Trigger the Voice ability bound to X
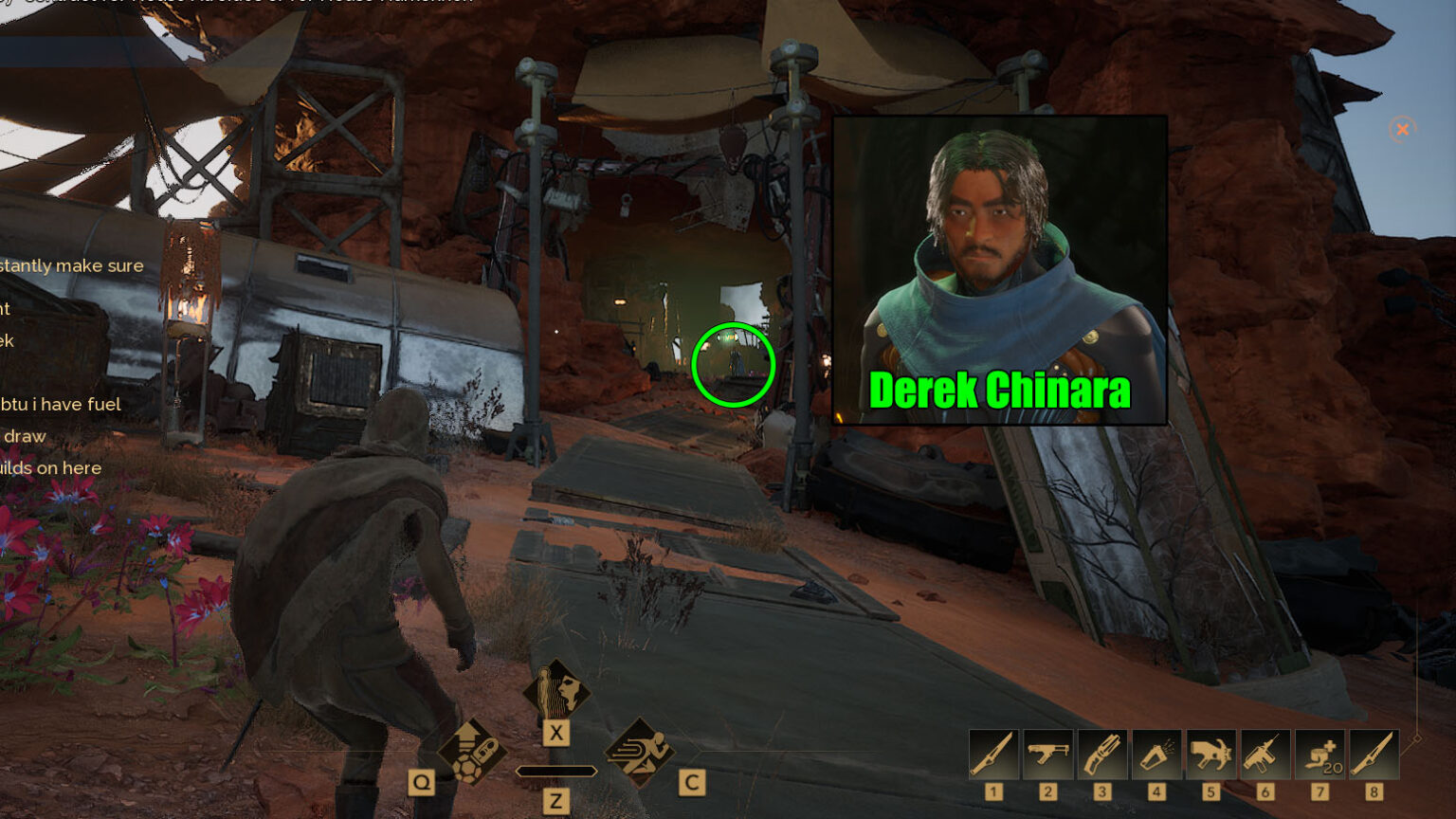 556,692
